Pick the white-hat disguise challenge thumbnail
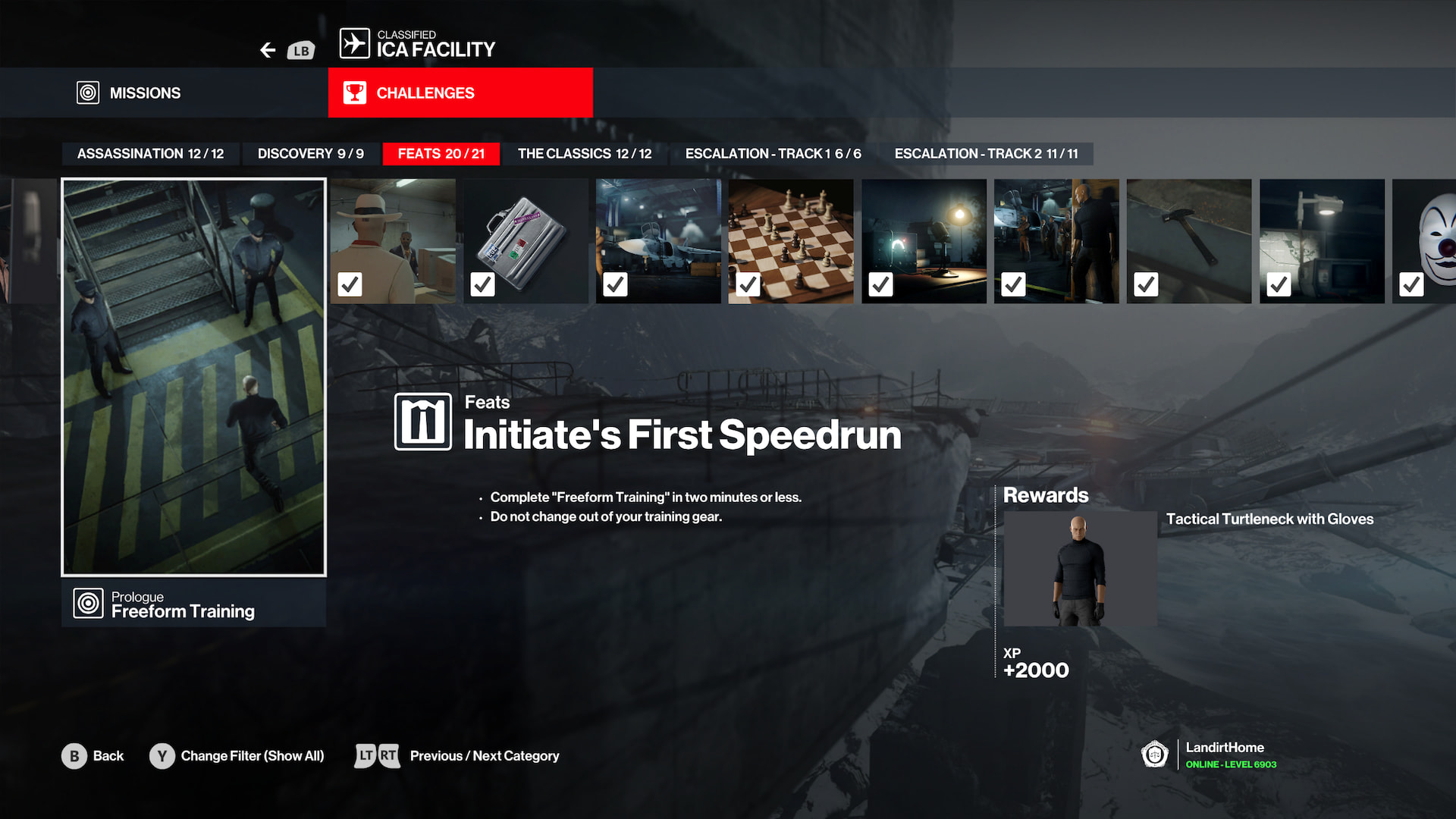The width and height of the screenshot is (1456, 819). click(393, 241)
